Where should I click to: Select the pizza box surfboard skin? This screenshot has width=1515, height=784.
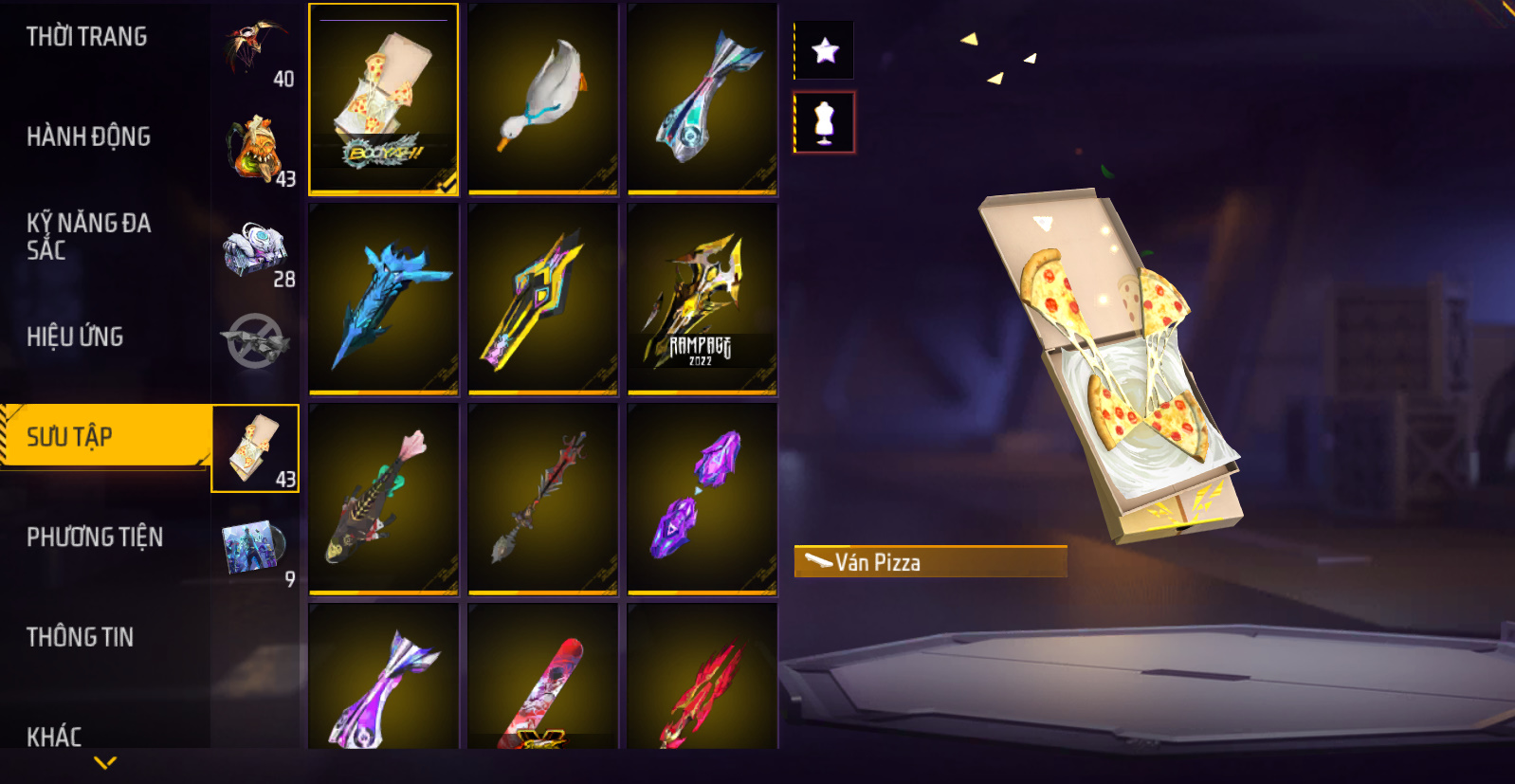coord(383,100)
